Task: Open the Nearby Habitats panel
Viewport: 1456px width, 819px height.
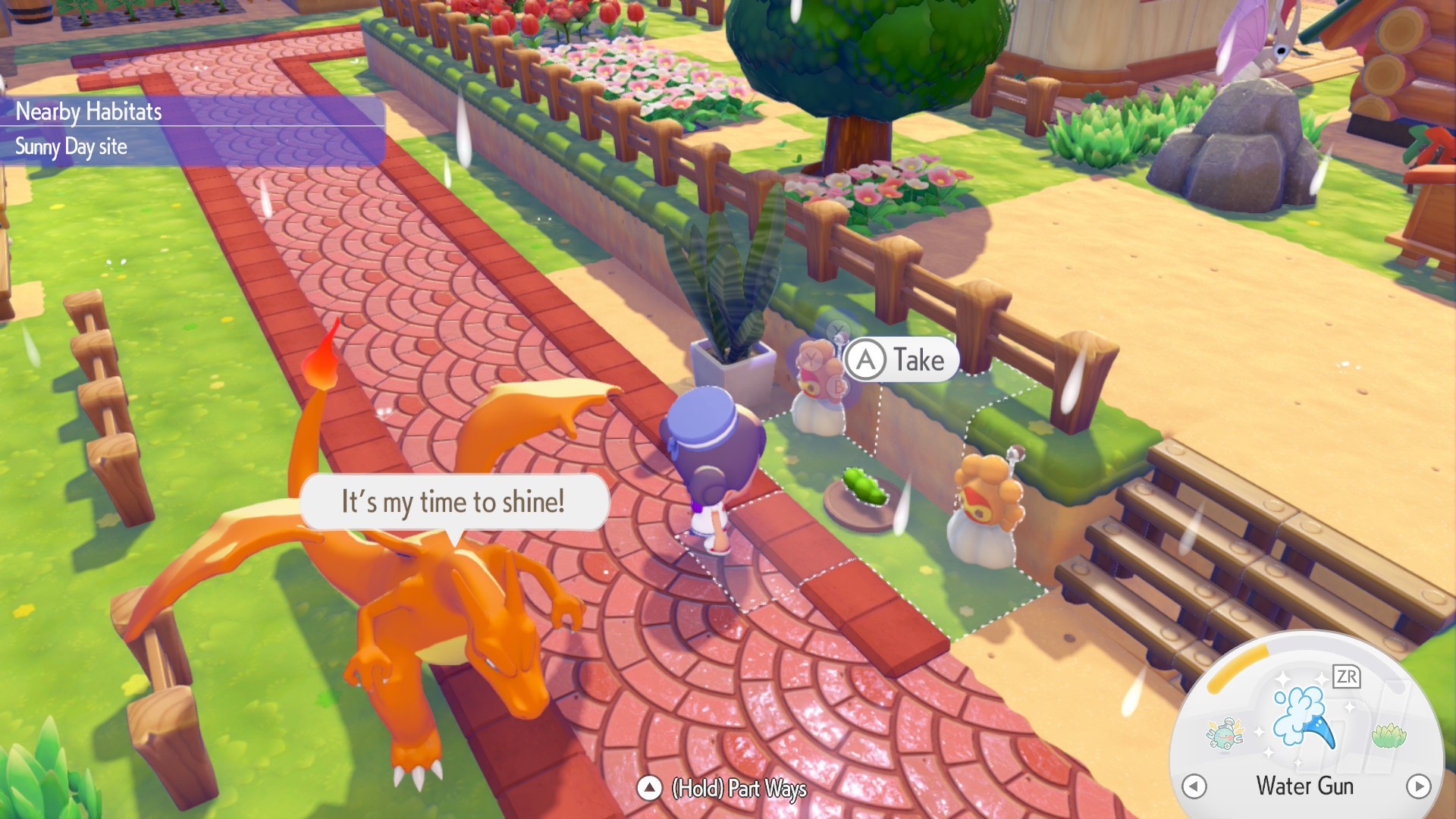Action: tap(89, 111)
